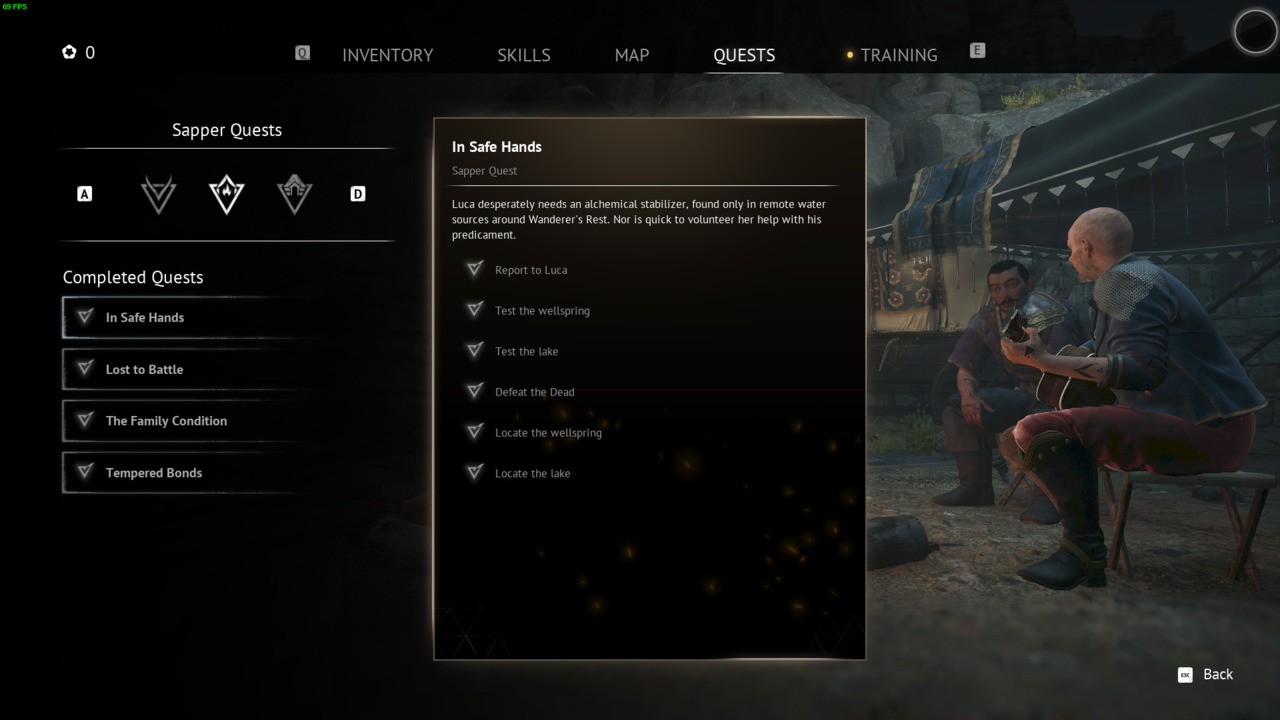This screenshot has height=720, width=1280.
Task: Open the Skills tab
Action: click(523, 55)
